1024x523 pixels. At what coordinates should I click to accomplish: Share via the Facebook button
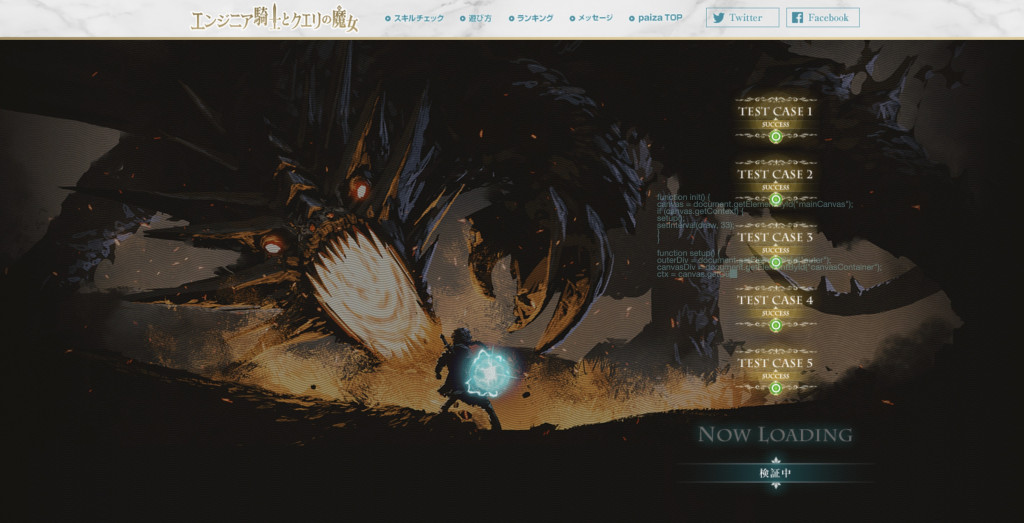click(x=822, y=18)
